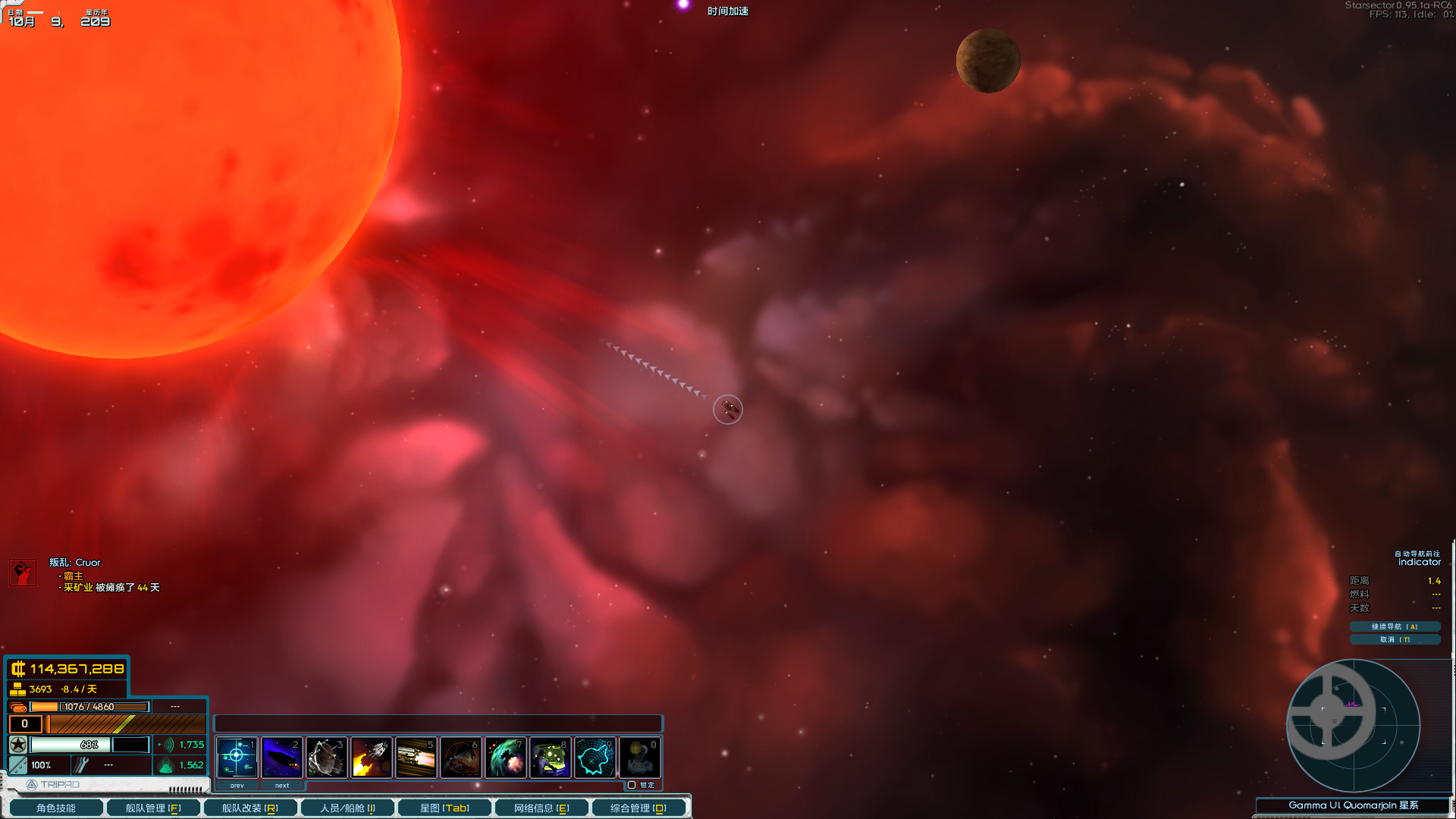Open the 舰队改装 refit screen
Viewport: 1456px width, 819px height.
[250, 808]
